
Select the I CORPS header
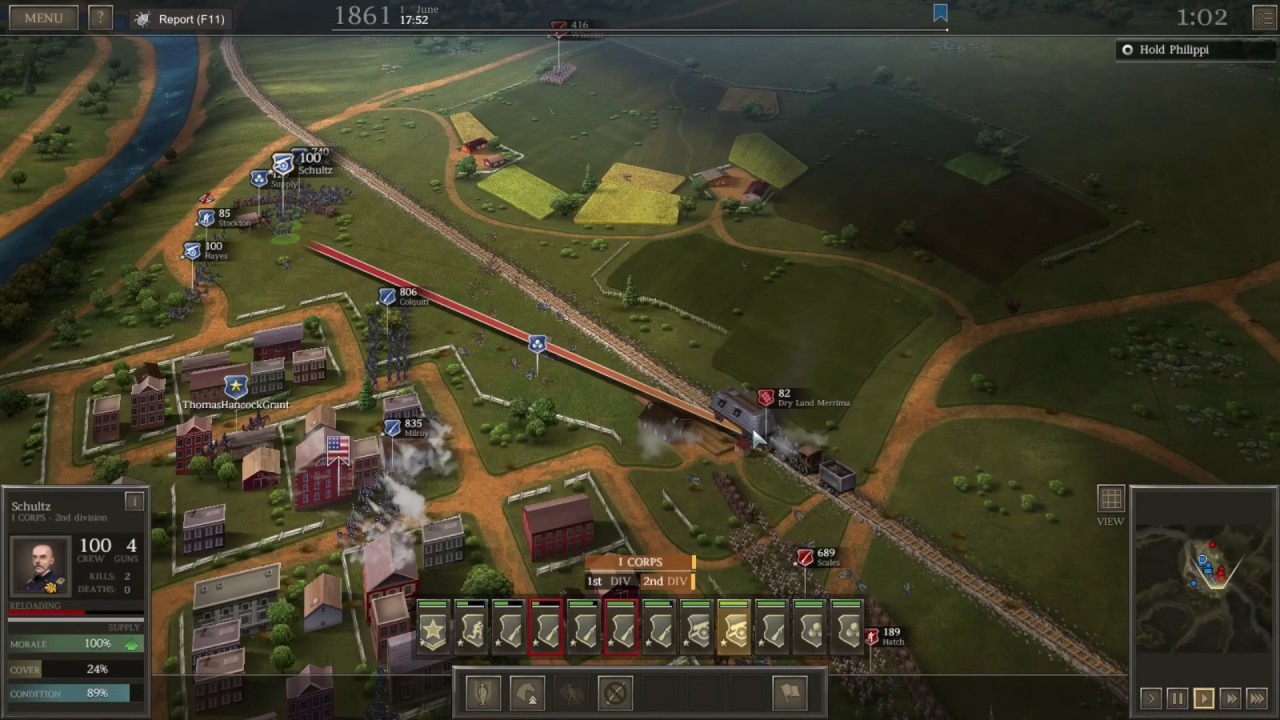click(x=640, y=562)
